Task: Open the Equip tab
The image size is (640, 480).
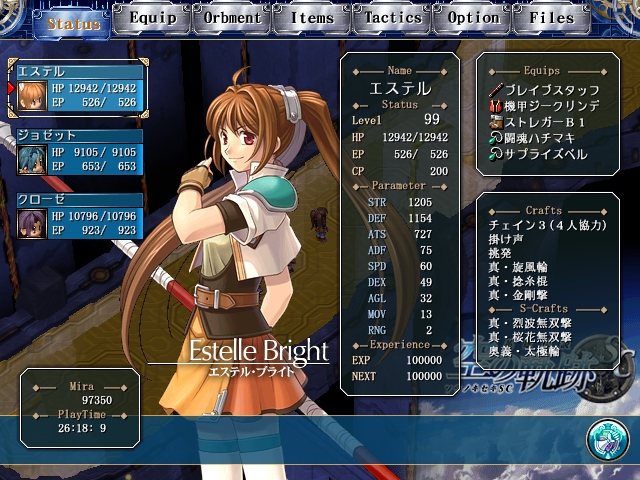Action: (x=153, y=18)
